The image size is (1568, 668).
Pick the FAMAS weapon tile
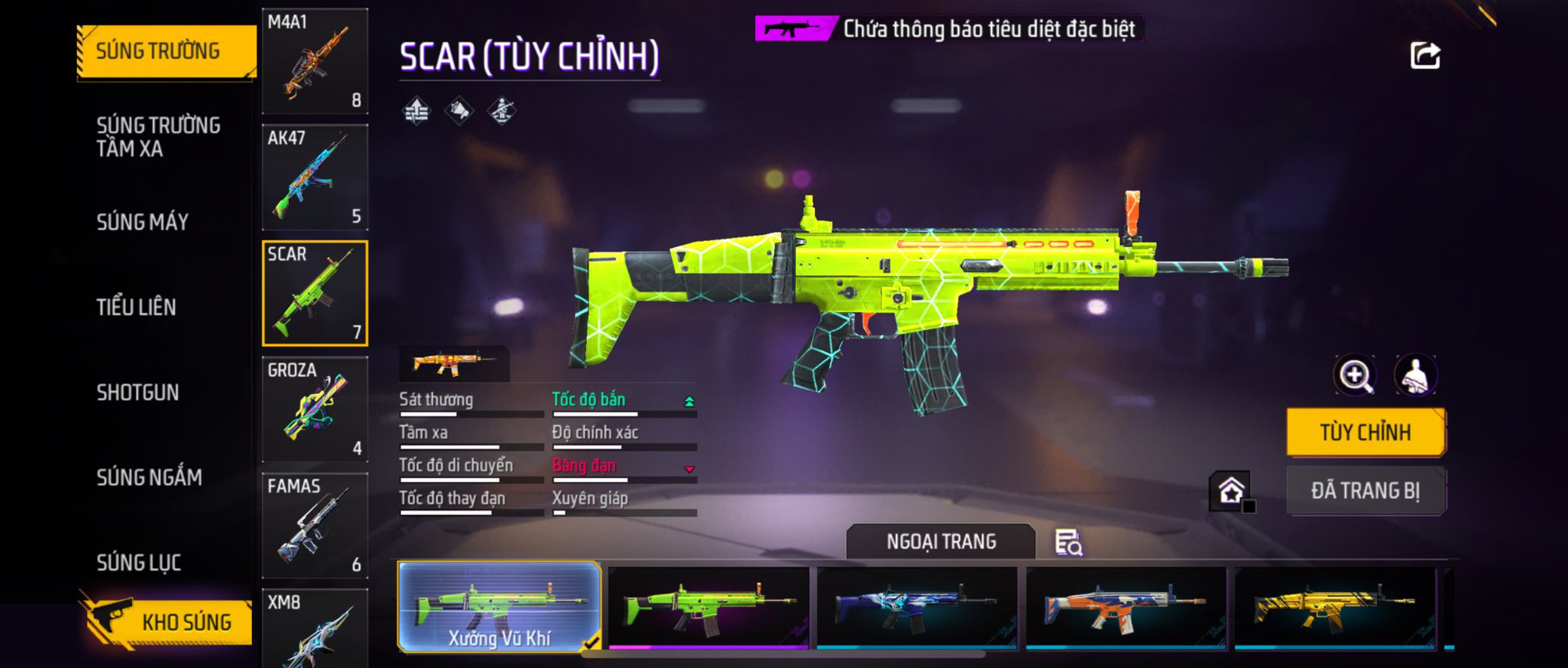click(315, 525)
